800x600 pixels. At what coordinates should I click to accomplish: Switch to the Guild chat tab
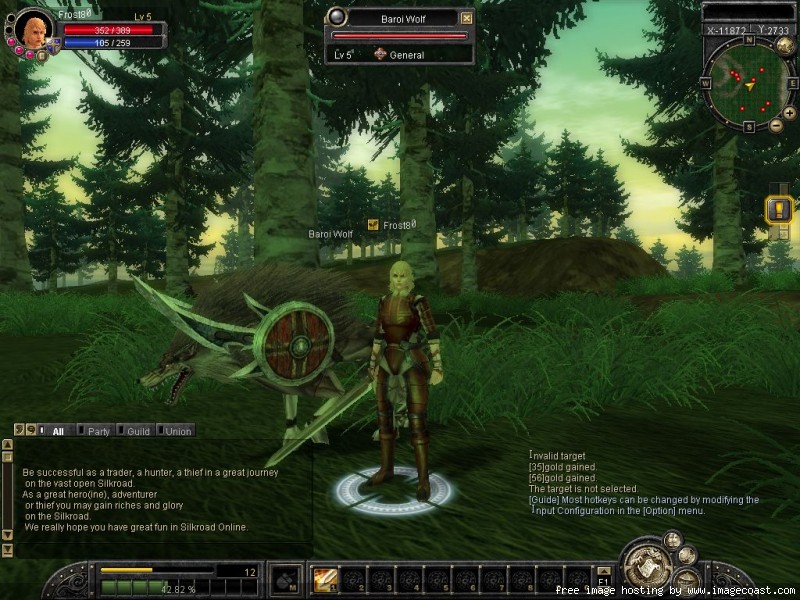click(138, 431)
